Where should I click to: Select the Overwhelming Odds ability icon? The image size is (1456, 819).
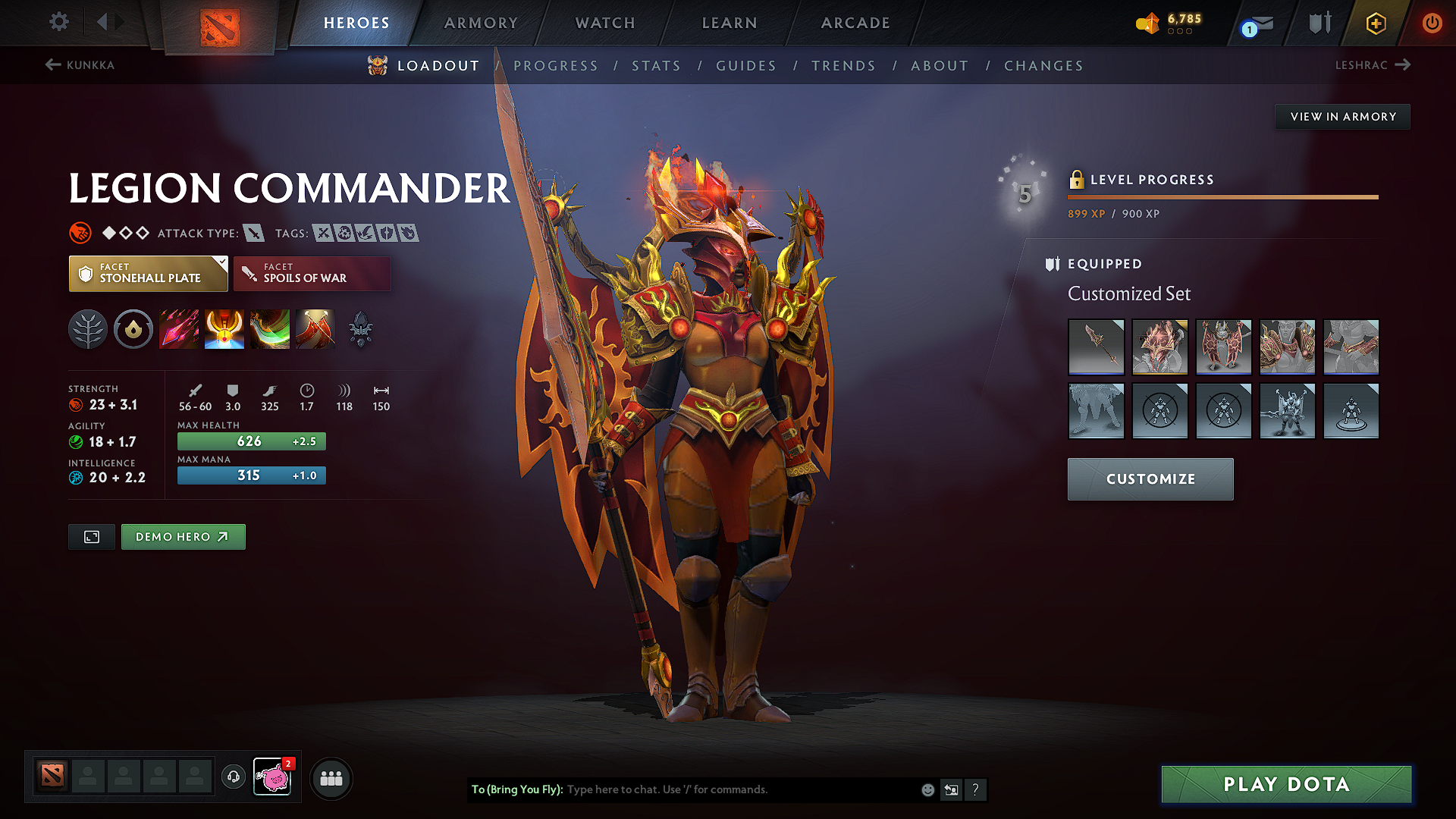pyautogui.click(x=179, y=329)
